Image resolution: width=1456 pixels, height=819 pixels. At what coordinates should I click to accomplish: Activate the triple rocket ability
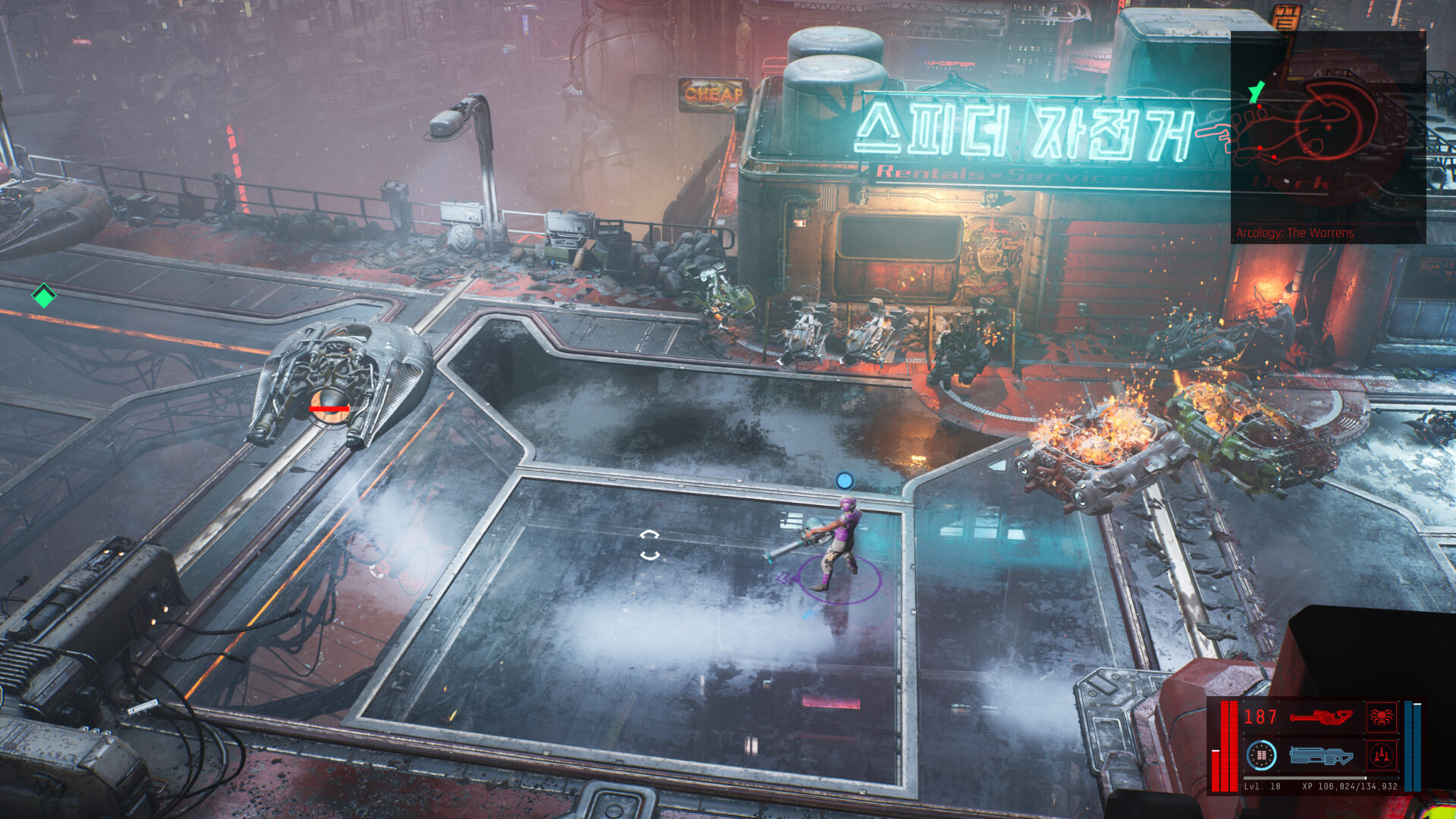1380,755
